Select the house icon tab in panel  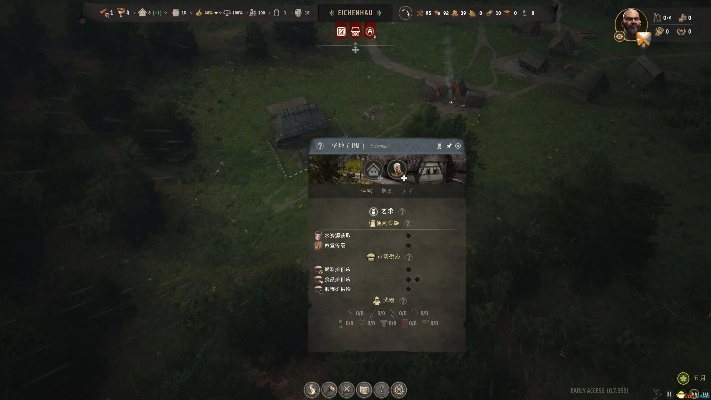coord(374,169)
